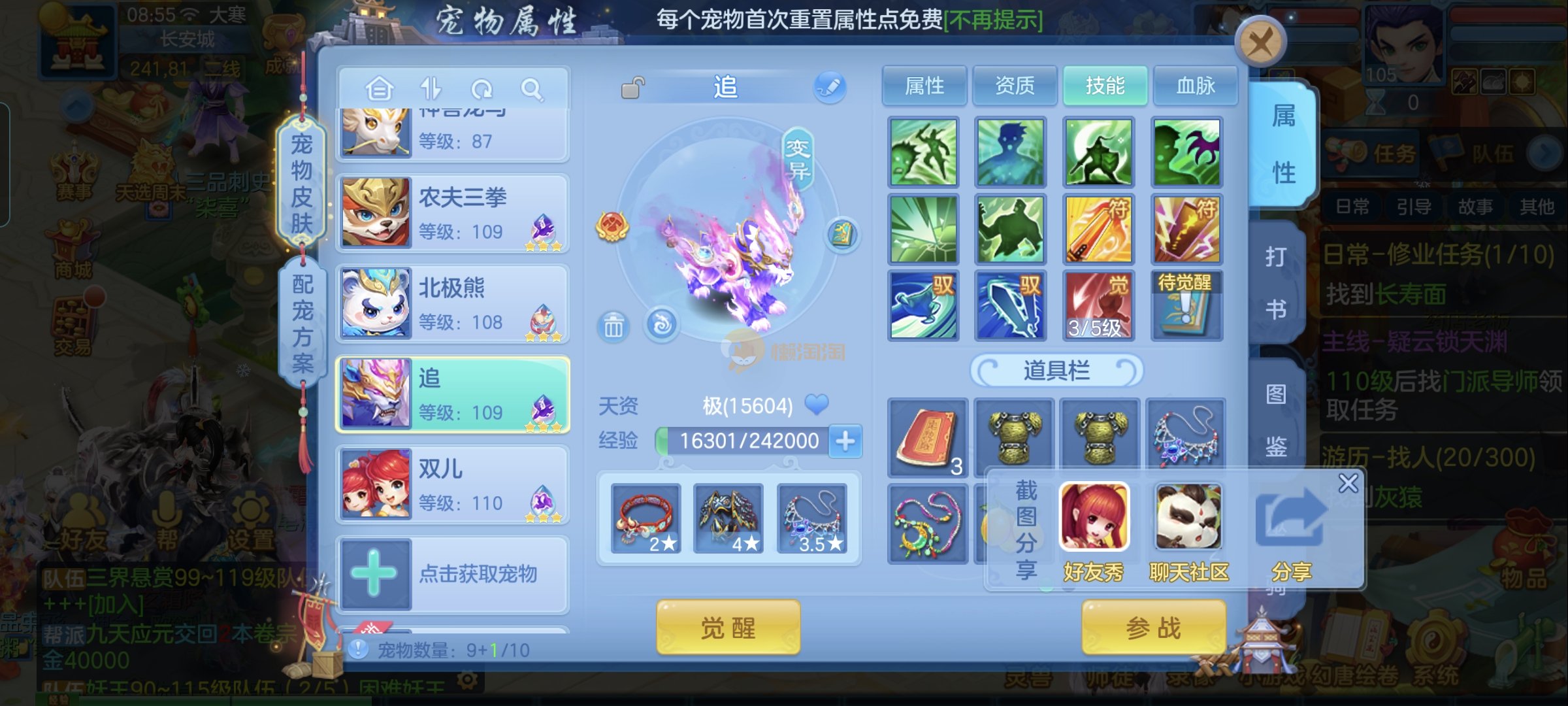Choose the 北极熊 pet from the list
This screenshot has height=706, width=1568.
pyautogui.click(x=452, y=304)
